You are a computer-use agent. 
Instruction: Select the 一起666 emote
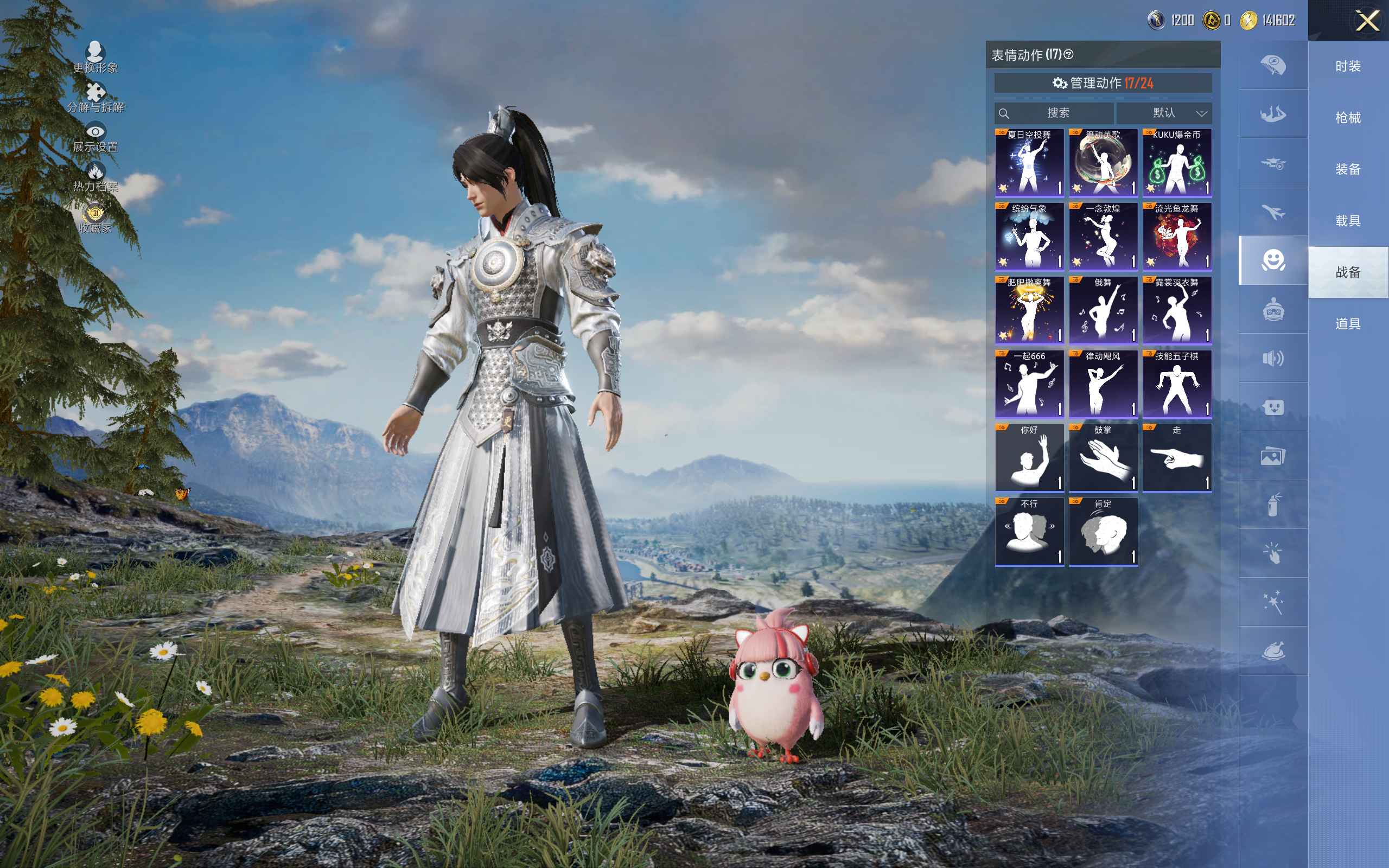pos(1029,384)
